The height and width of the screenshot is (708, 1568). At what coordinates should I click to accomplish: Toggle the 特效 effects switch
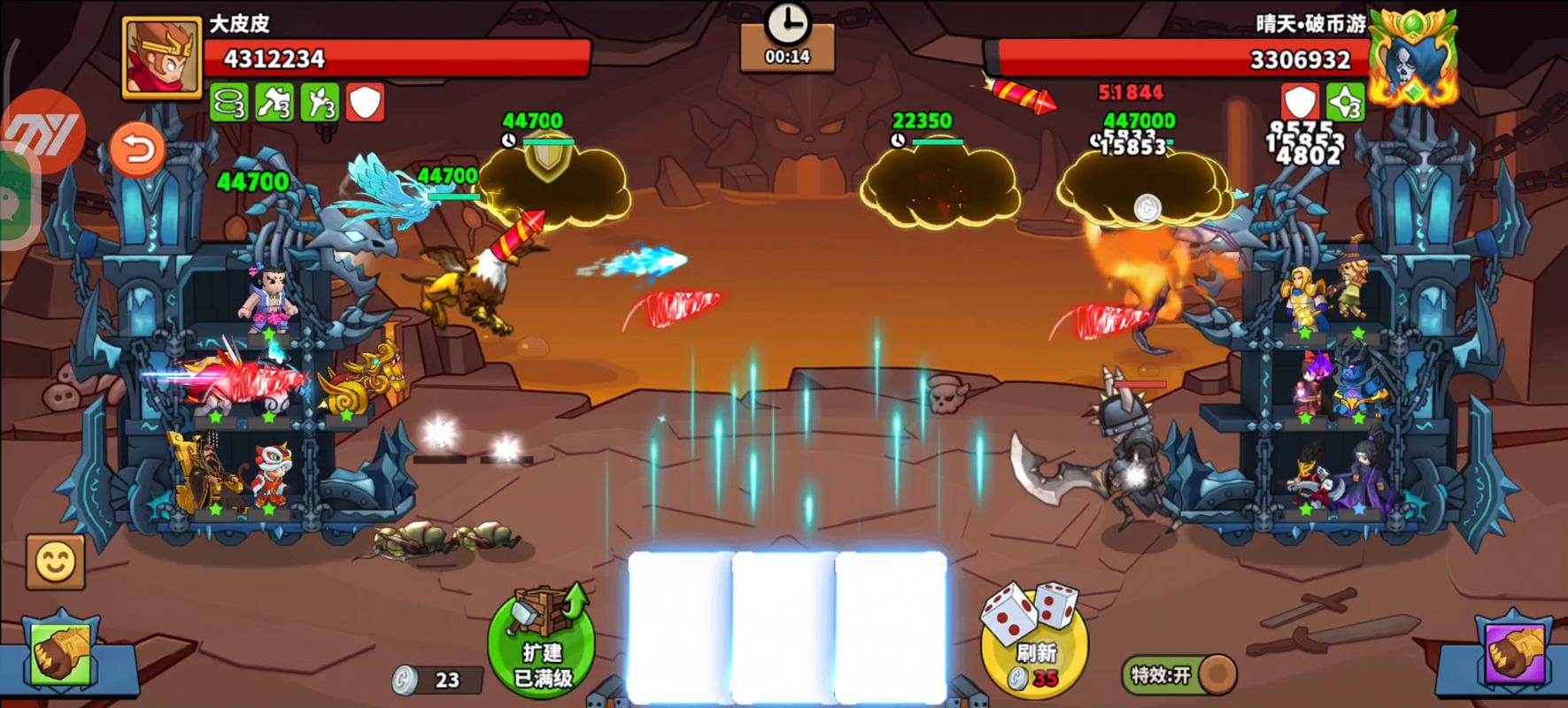point(1180,675)
